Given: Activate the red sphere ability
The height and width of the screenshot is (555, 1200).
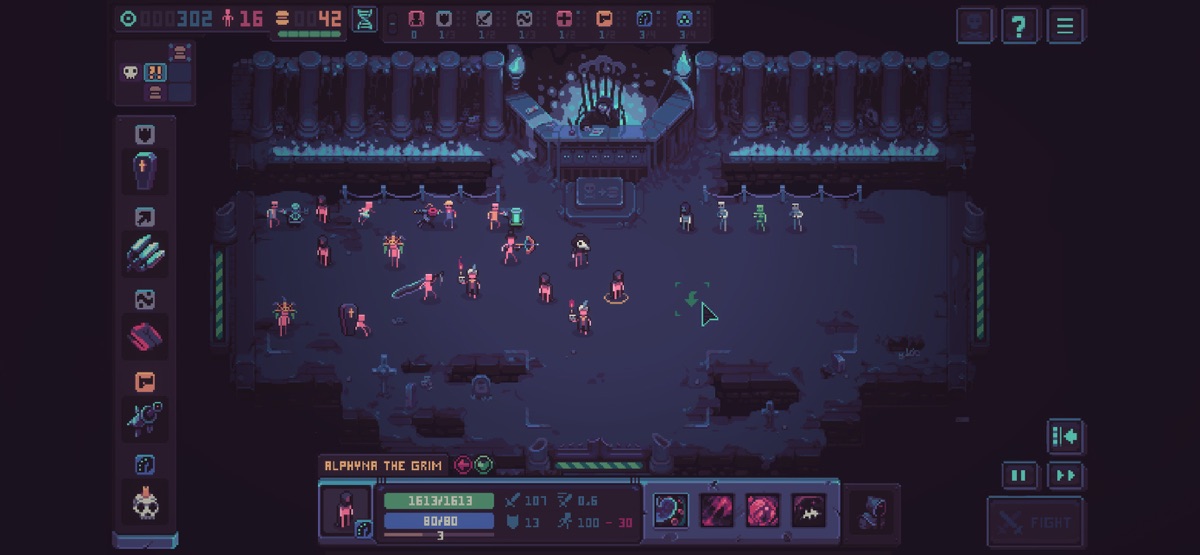Looking at the screenshot, I should 763,510.
